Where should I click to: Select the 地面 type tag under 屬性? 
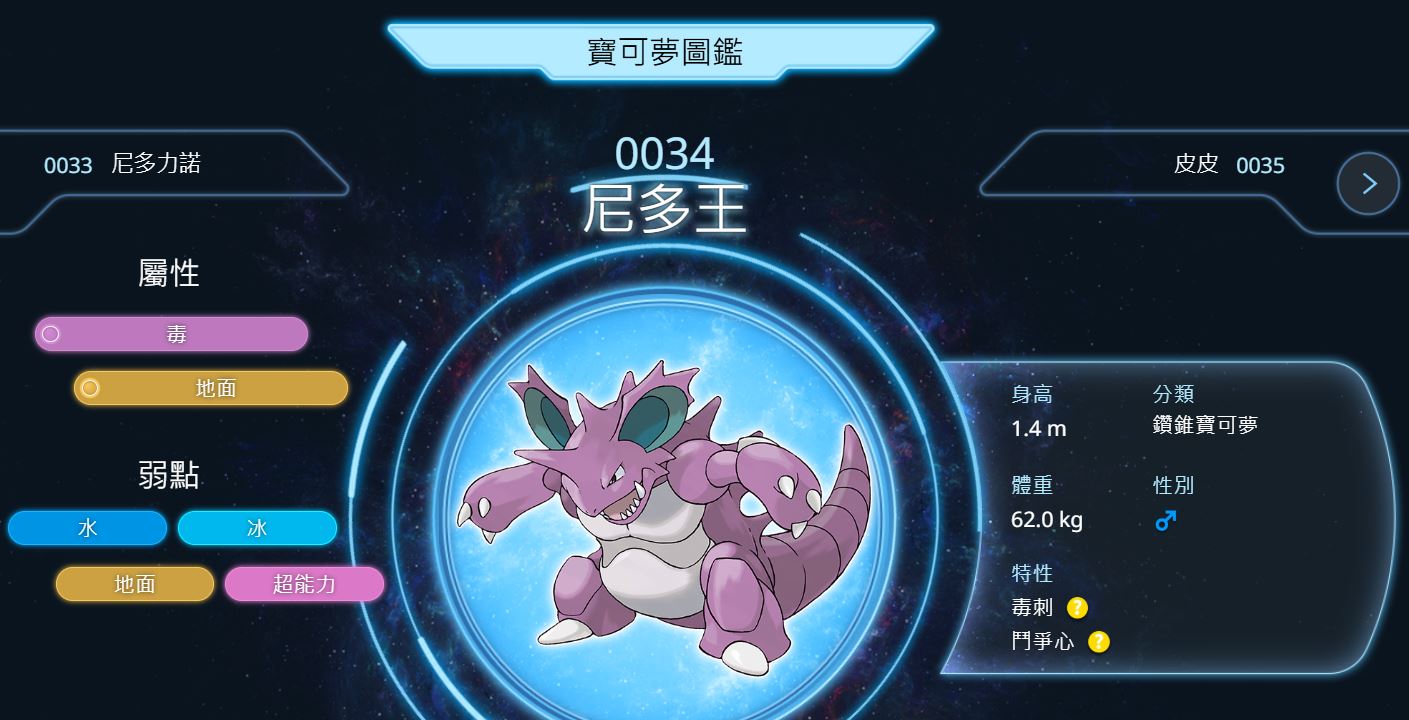click(212, 388)
